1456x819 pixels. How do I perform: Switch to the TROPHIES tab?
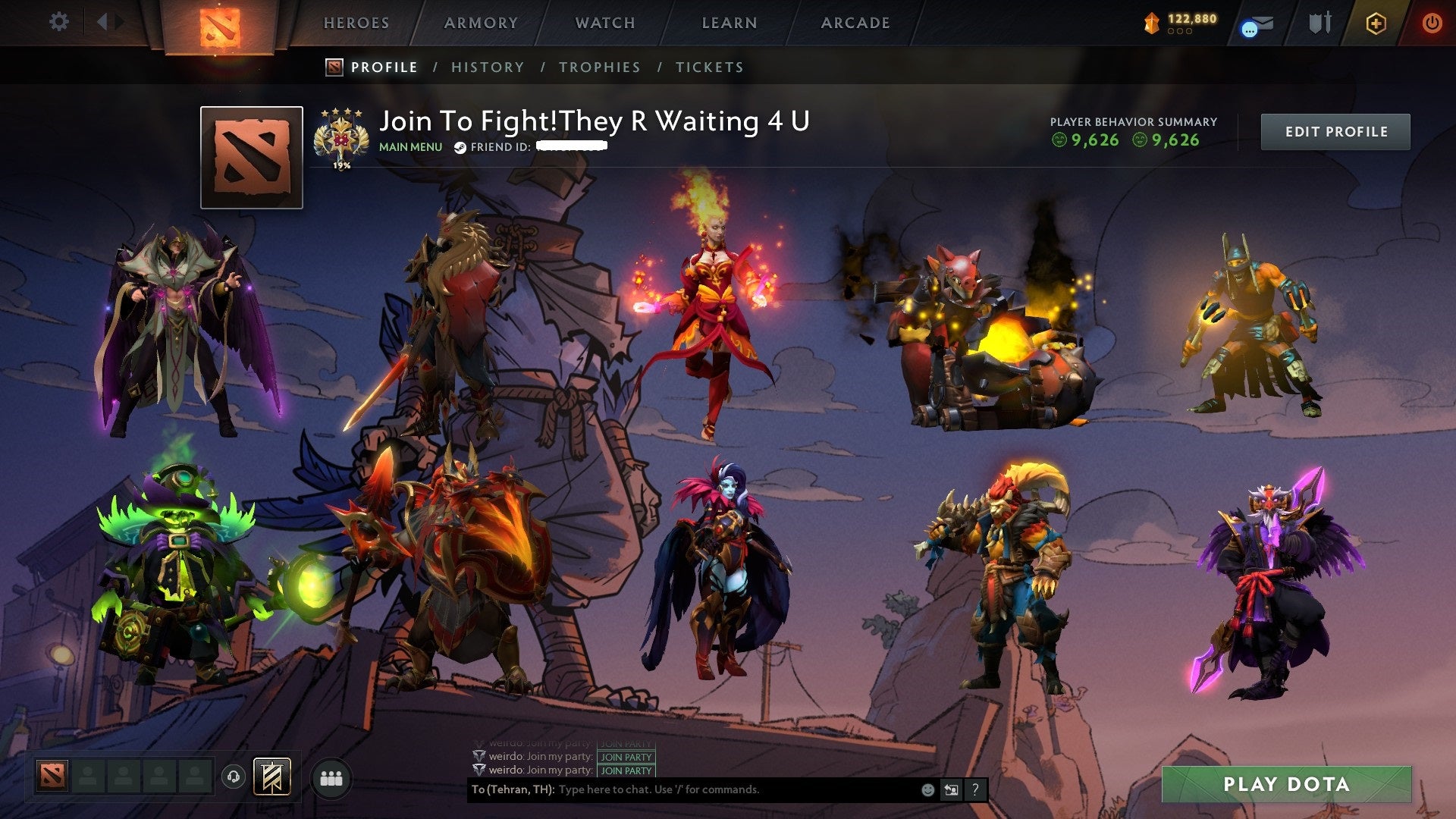(x=600, y=67)
